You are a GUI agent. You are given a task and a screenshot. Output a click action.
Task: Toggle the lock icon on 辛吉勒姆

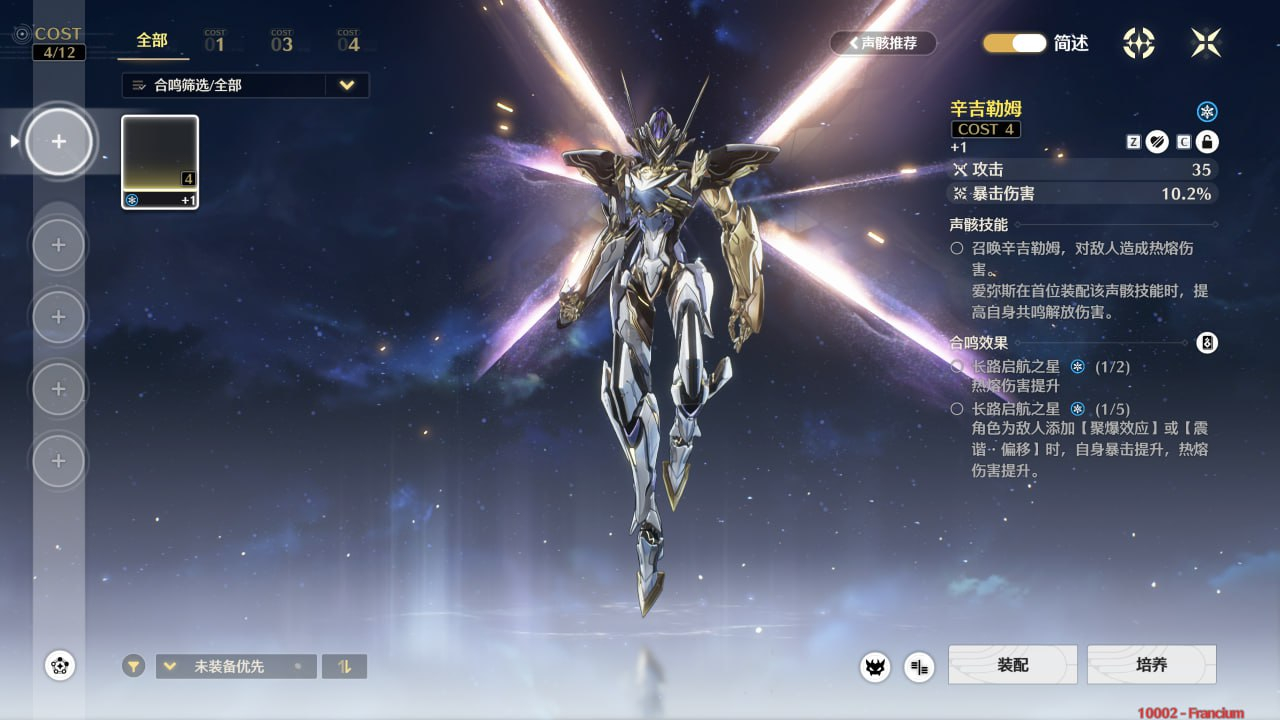click(1207, 142)
